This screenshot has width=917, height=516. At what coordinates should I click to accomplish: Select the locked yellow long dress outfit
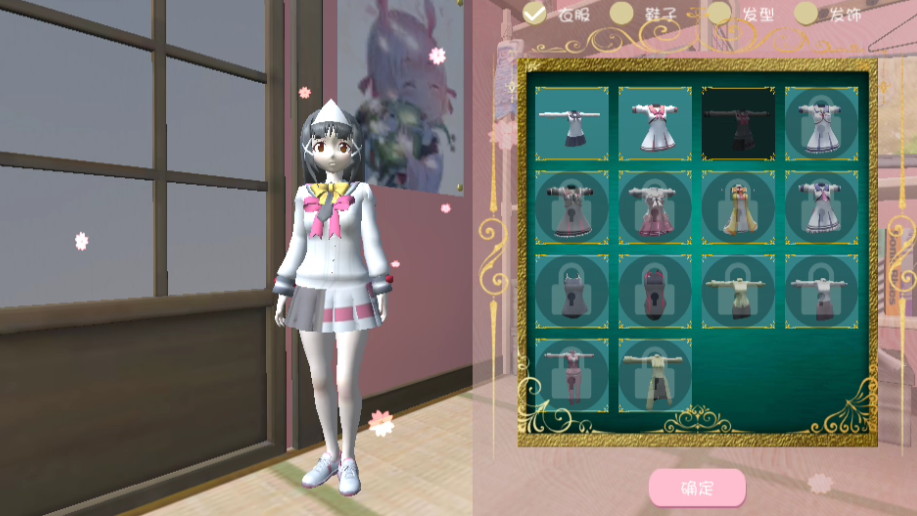coord(738,208)
